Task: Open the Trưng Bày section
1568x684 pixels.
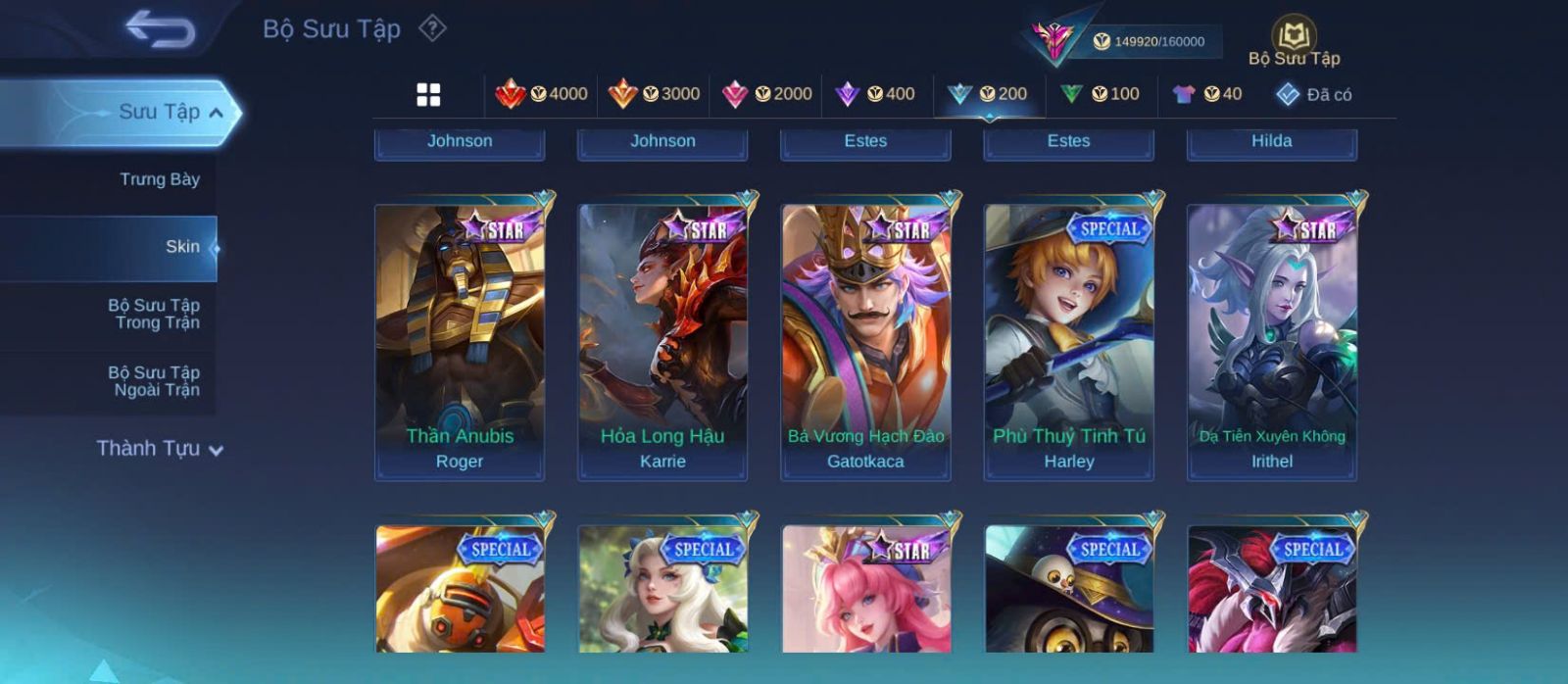Action: pos(159,179)
